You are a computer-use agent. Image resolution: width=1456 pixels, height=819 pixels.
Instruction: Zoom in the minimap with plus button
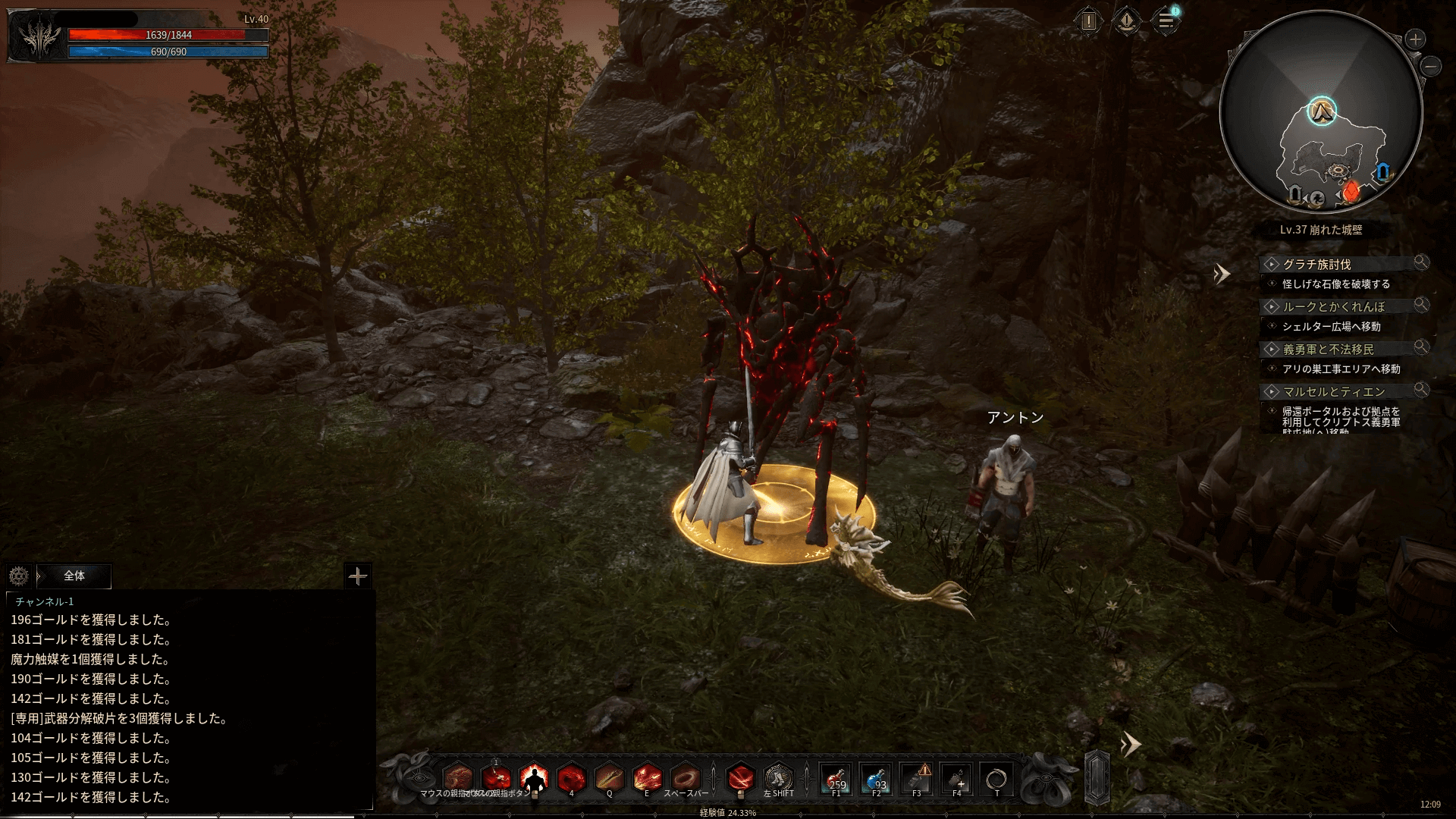tap(1415, 39)
